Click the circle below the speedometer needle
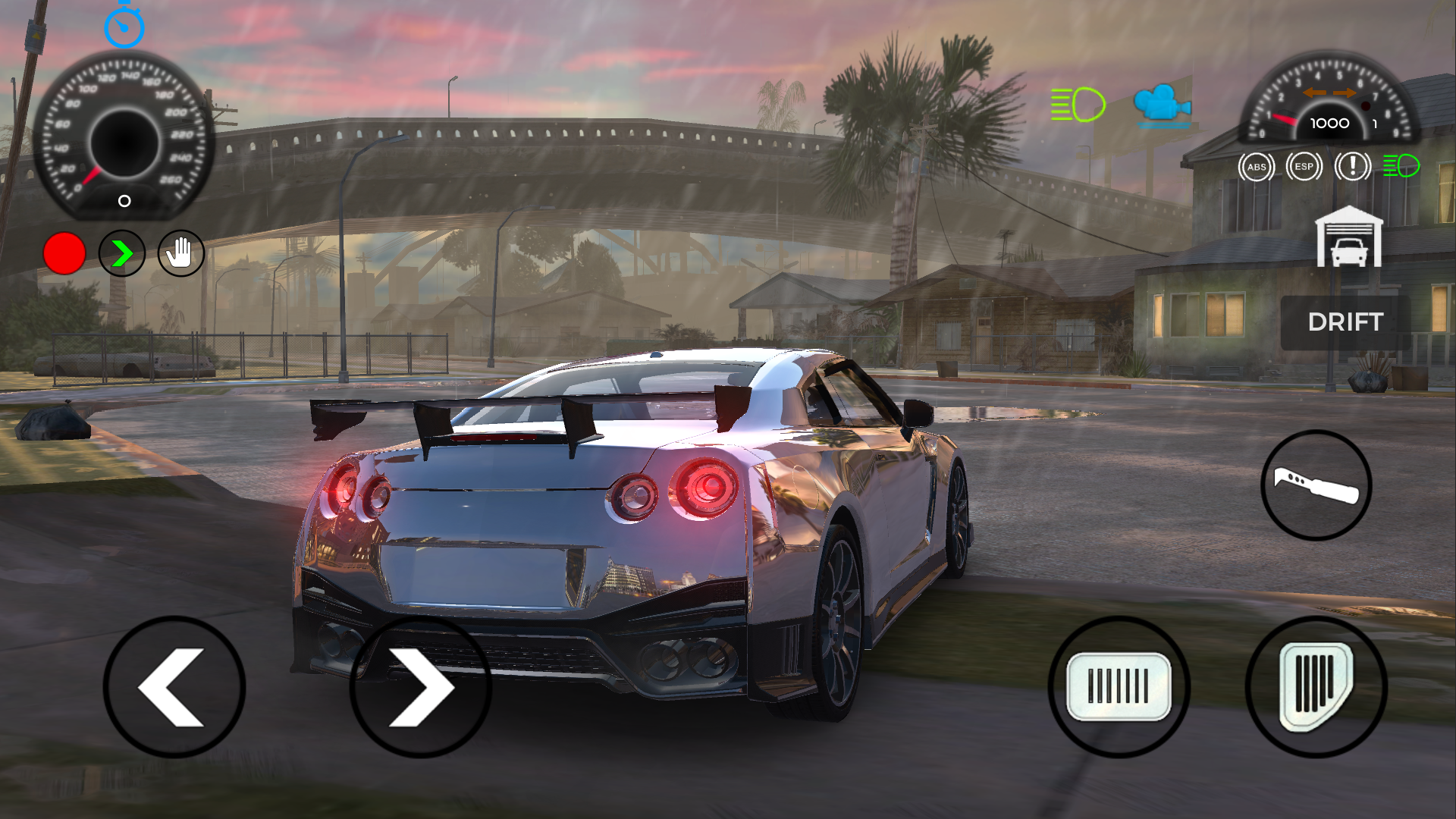Viewport: 1456px width, 819px height. tap(124, 200)
